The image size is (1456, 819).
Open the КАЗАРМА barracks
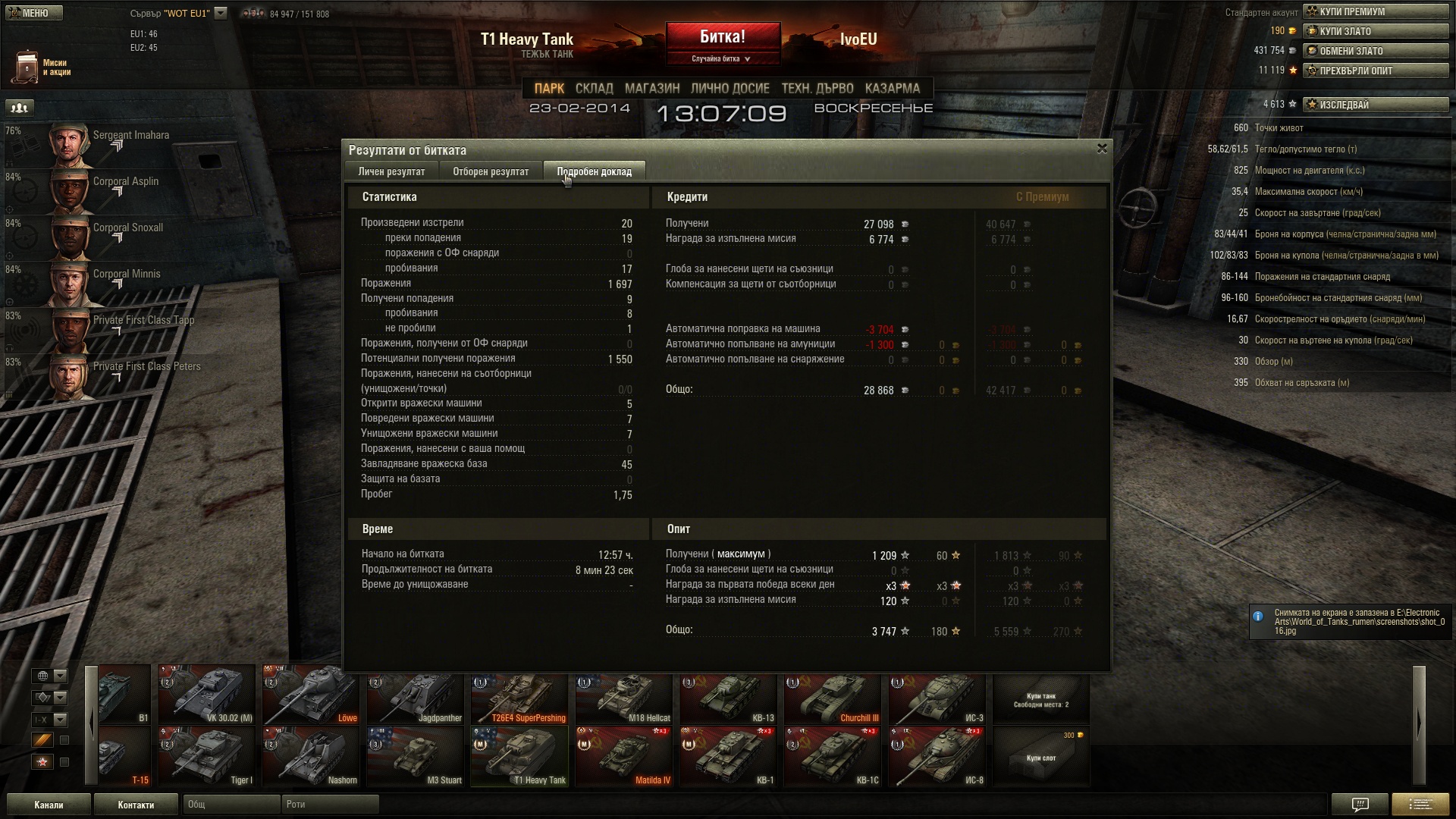pyautogui.click(x=892, y=89)
